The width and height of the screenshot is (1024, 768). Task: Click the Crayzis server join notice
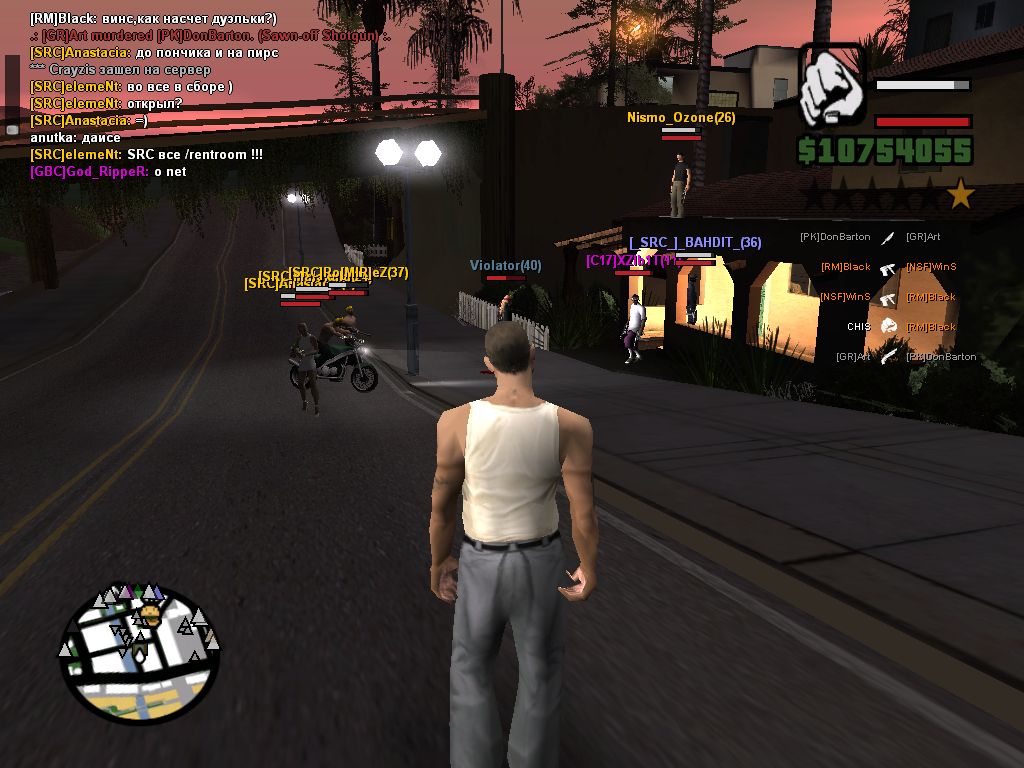tap(120, 70)
